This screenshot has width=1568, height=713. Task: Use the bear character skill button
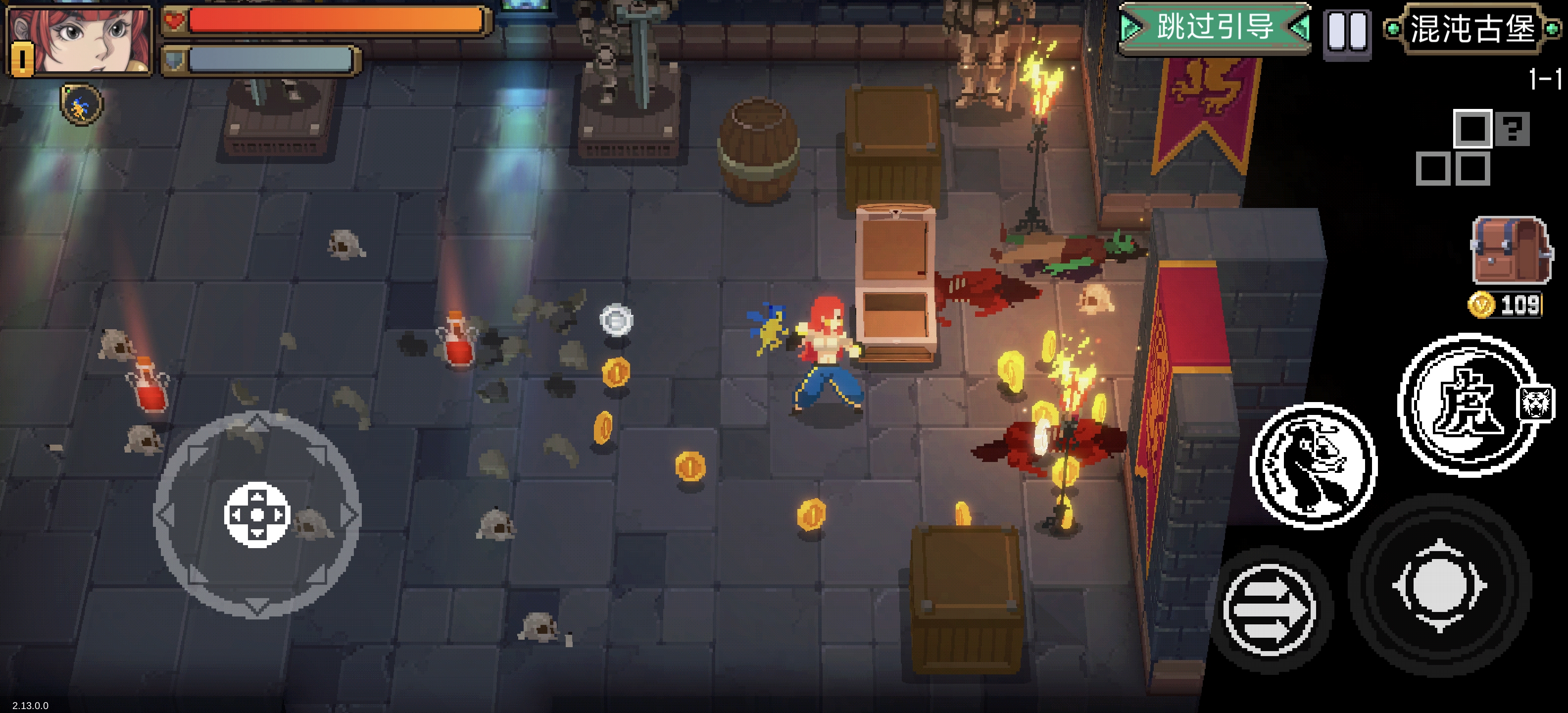(1313, 466)
